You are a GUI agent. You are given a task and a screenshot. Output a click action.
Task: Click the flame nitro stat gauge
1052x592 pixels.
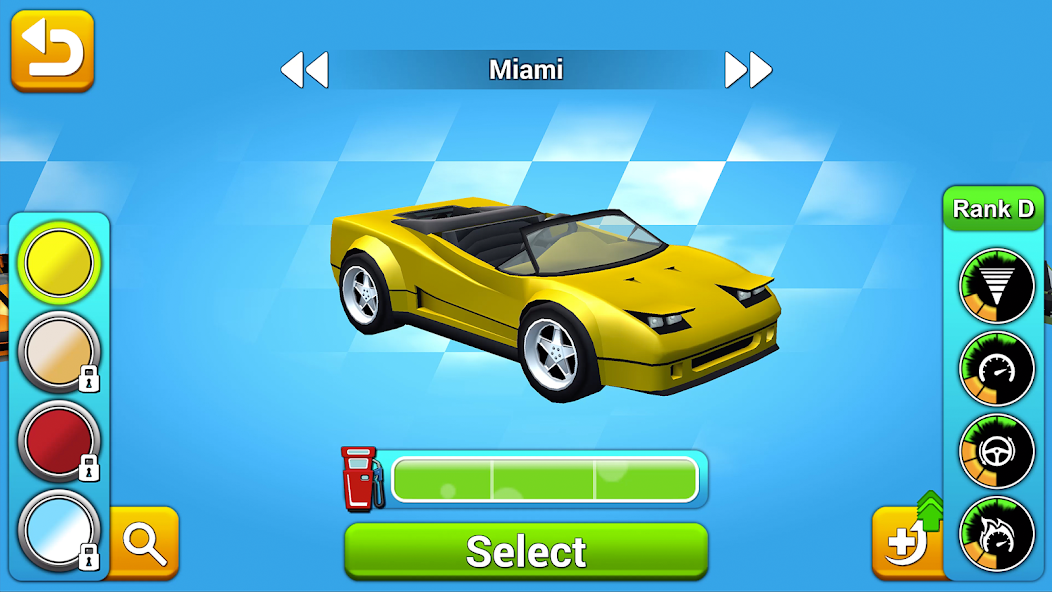click(x=996, y=534)
